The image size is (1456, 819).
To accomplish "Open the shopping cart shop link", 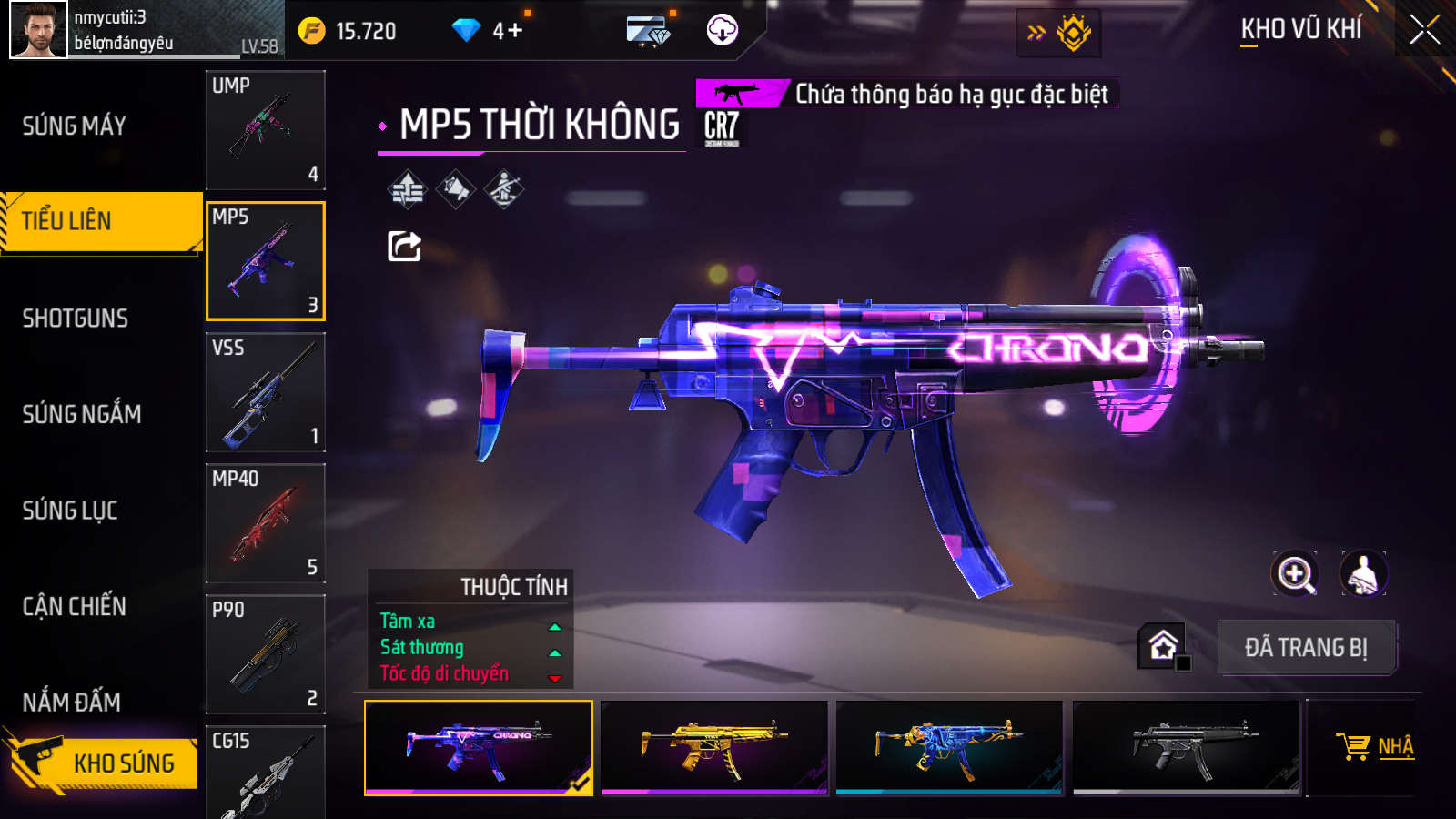I will pyautogui.click(x=1374, y=747).
